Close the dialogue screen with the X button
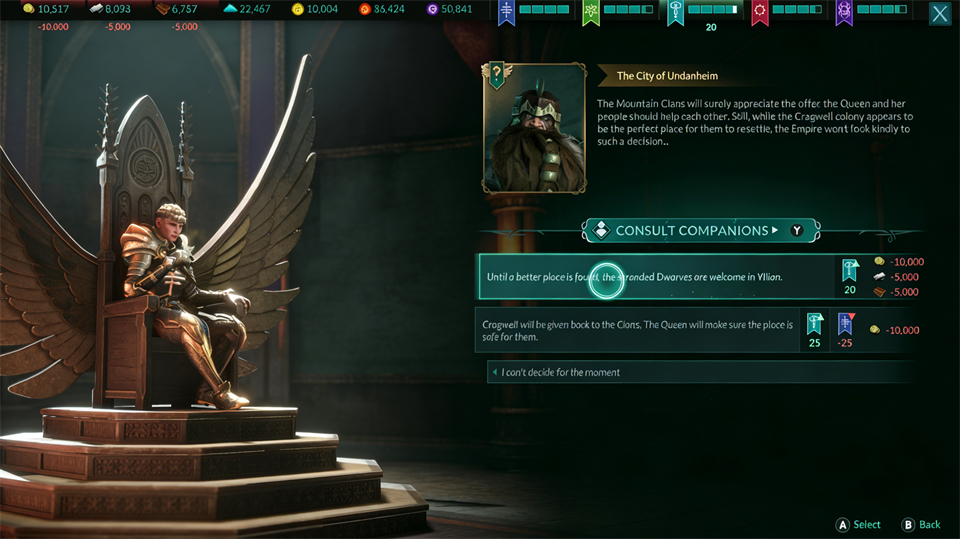Image resolution: width=960 pixels, height=539 pixels. pyautogui.click(x=940, y=14)
